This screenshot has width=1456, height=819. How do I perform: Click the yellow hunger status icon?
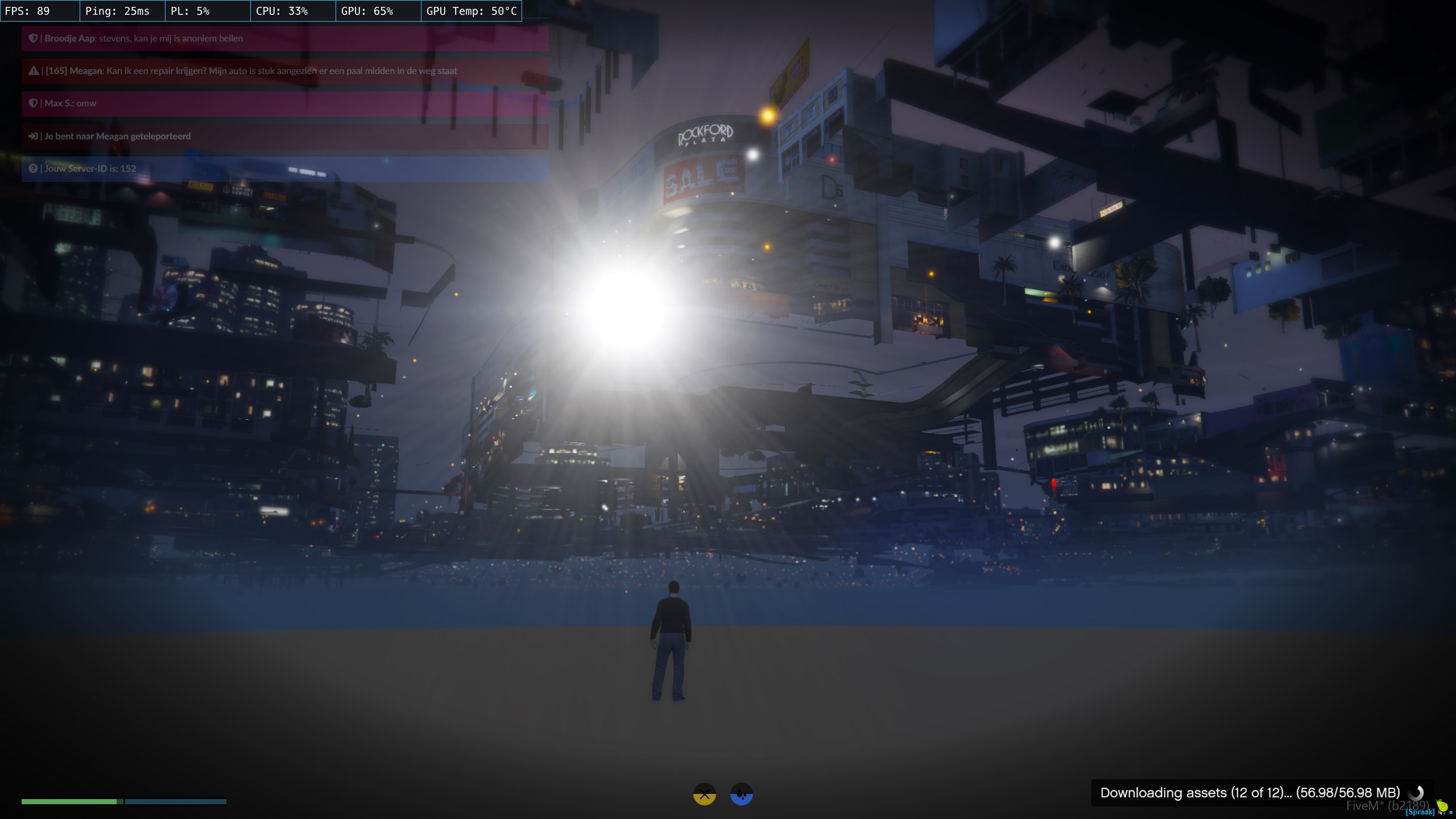pyautogui.click(x=704, y=794)
